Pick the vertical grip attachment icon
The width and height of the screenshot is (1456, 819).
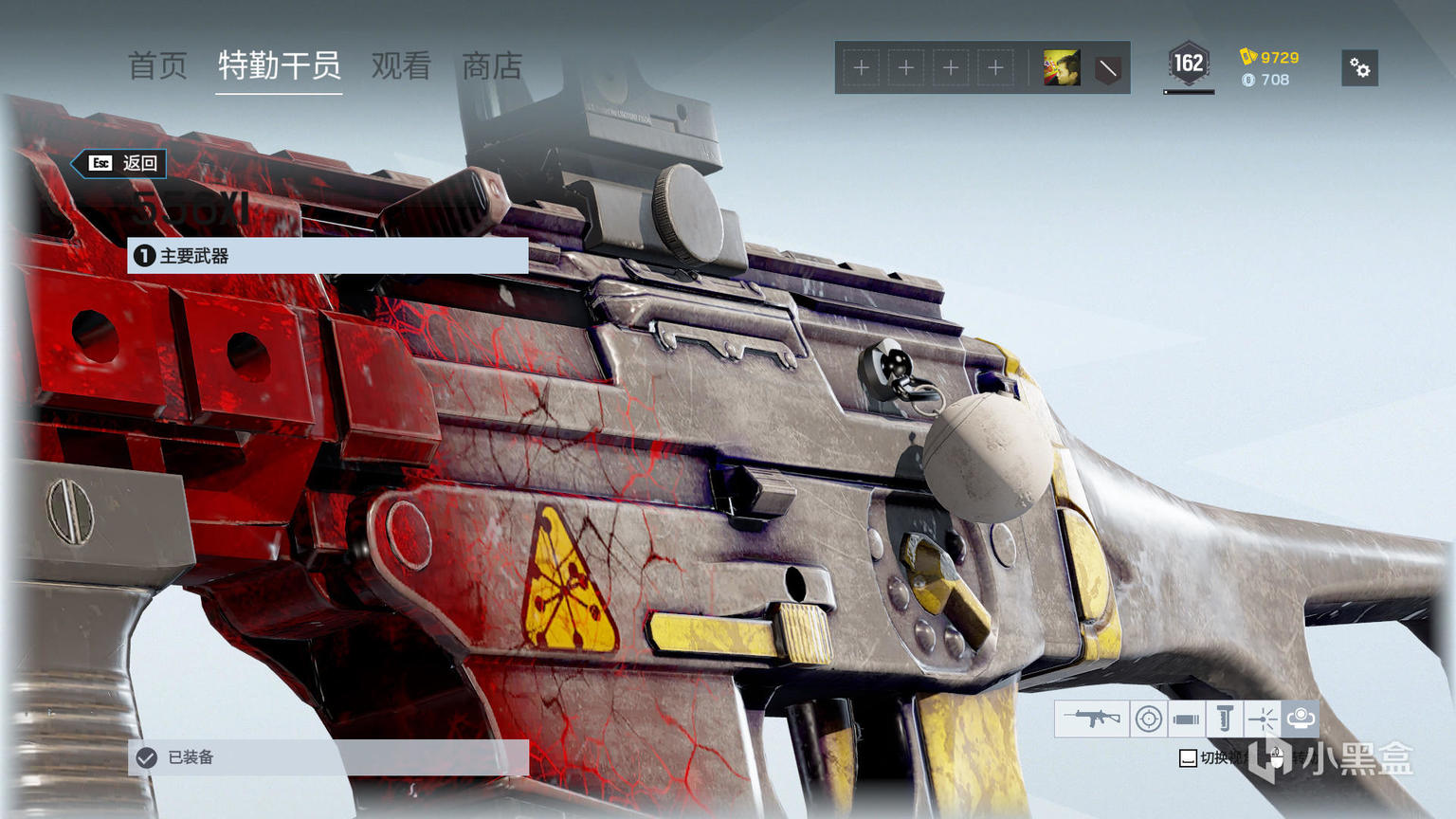(1224, 719)
